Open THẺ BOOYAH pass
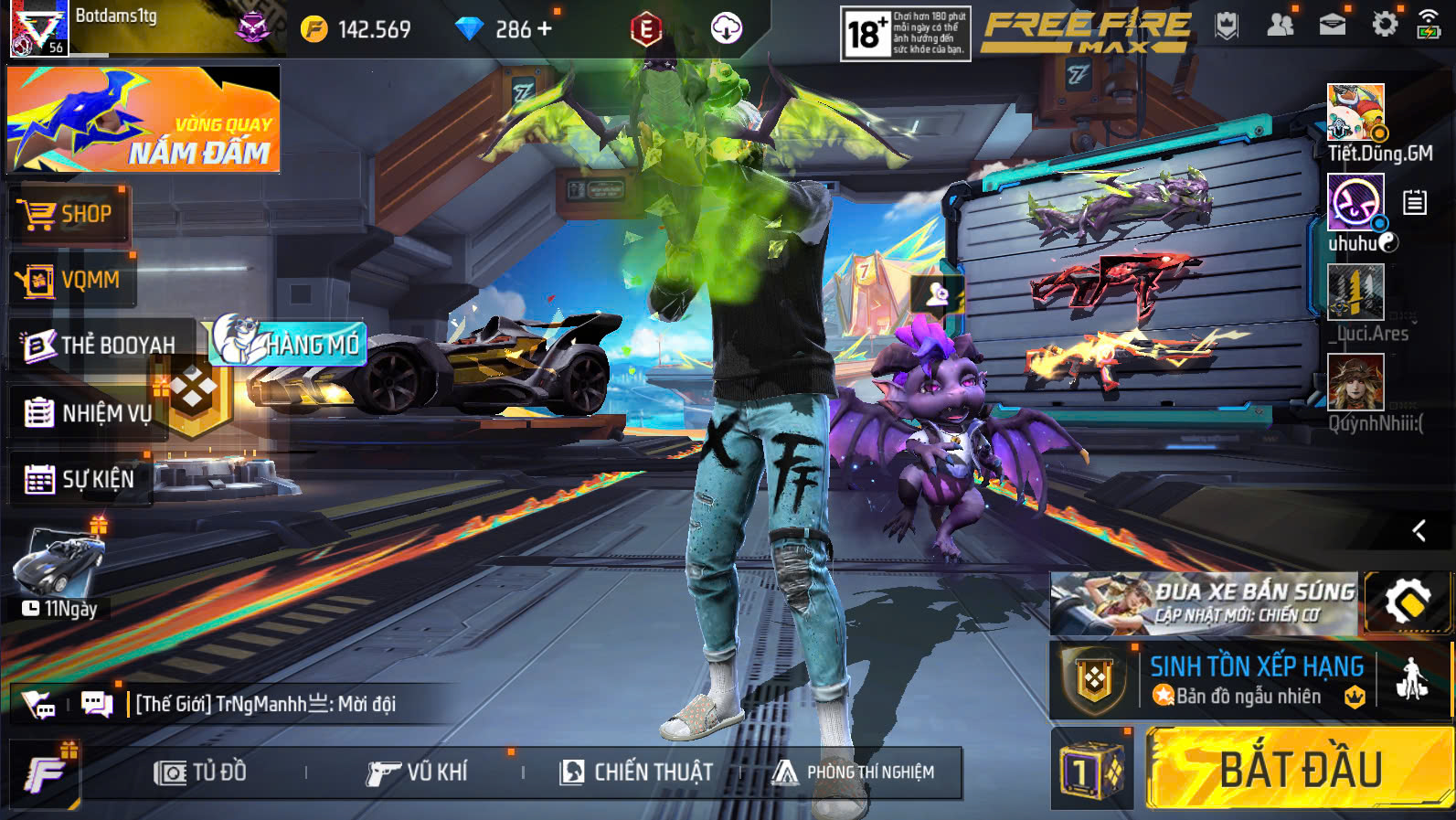The height and width of the screenshot is (820, 1456). tap(101, 345)
